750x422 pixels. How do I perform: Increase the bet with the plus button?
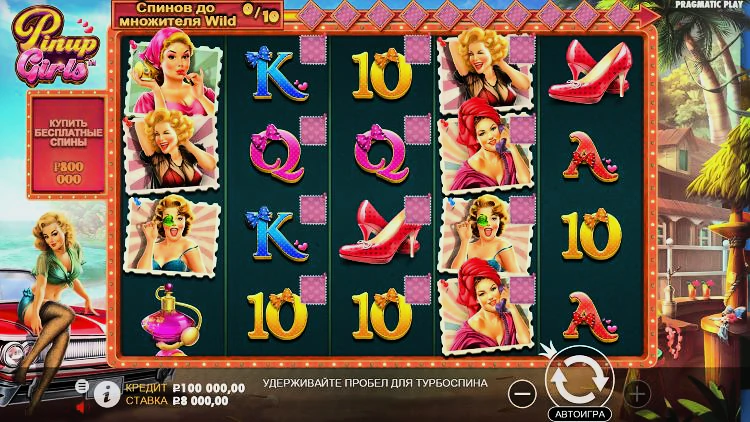click(x=637, y=393)
